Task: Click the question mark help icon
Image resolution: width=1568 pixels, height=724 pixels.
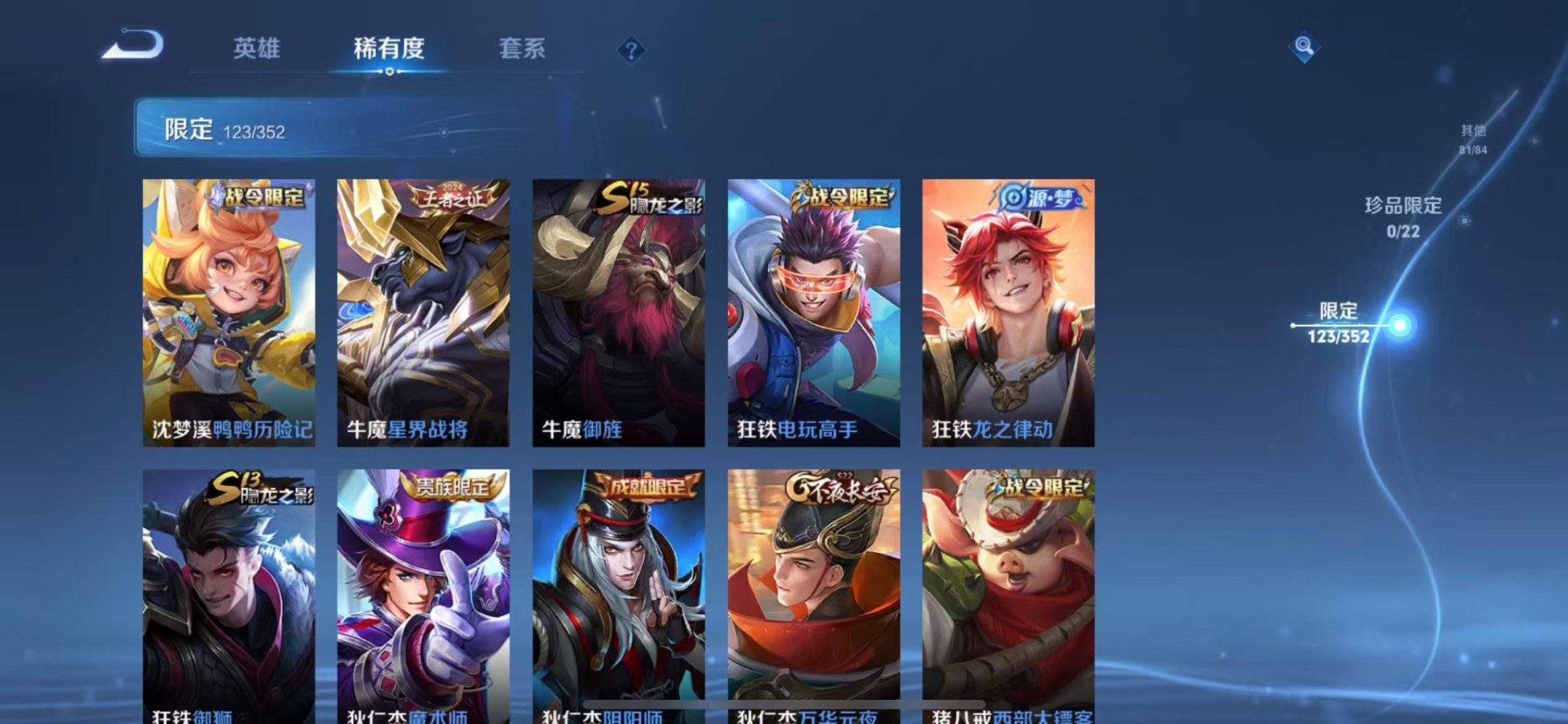Action: coord(632,50)
